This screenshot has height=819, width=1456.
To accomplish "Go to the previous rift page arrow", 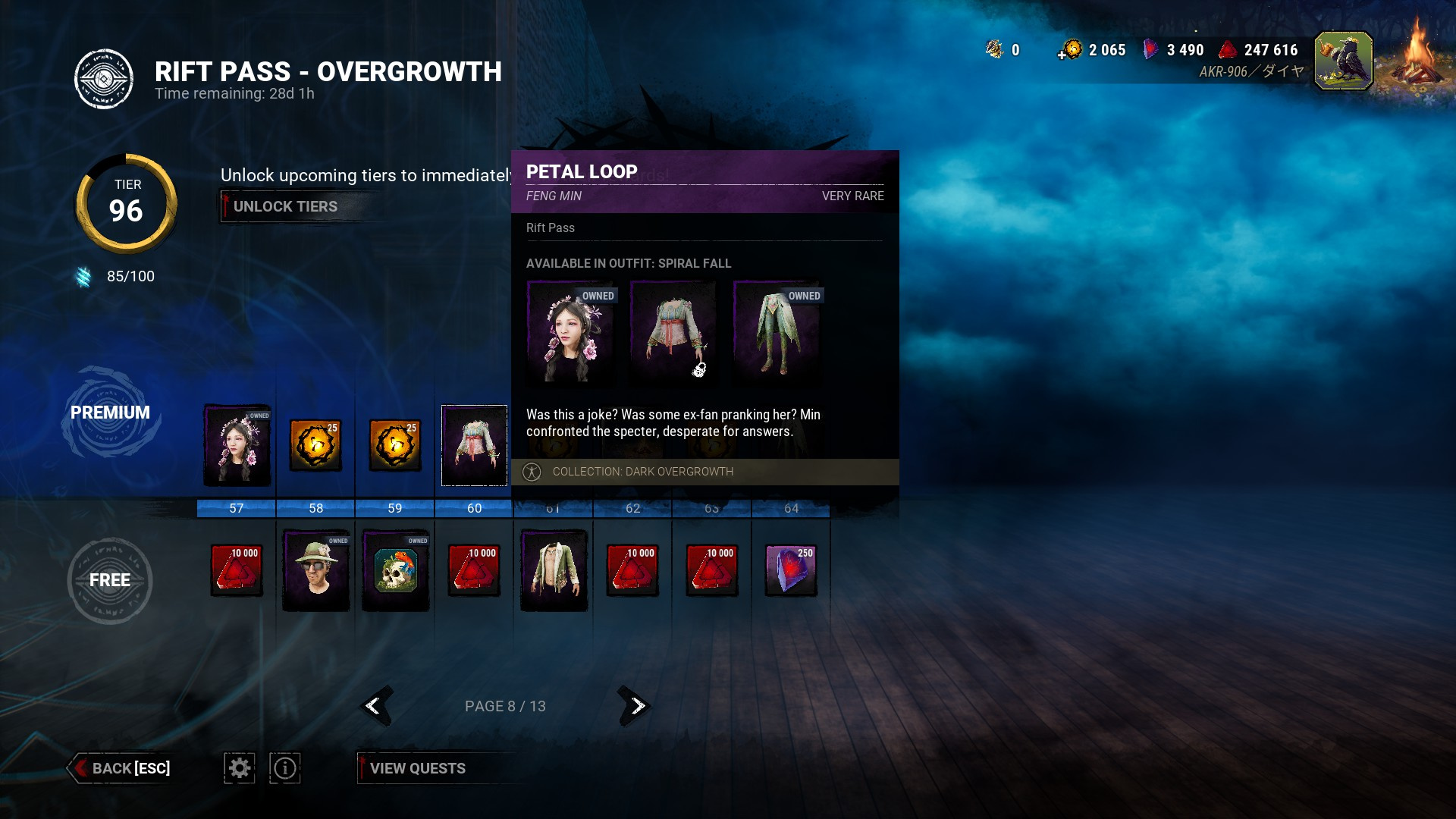I will click(x=375, y=706).
